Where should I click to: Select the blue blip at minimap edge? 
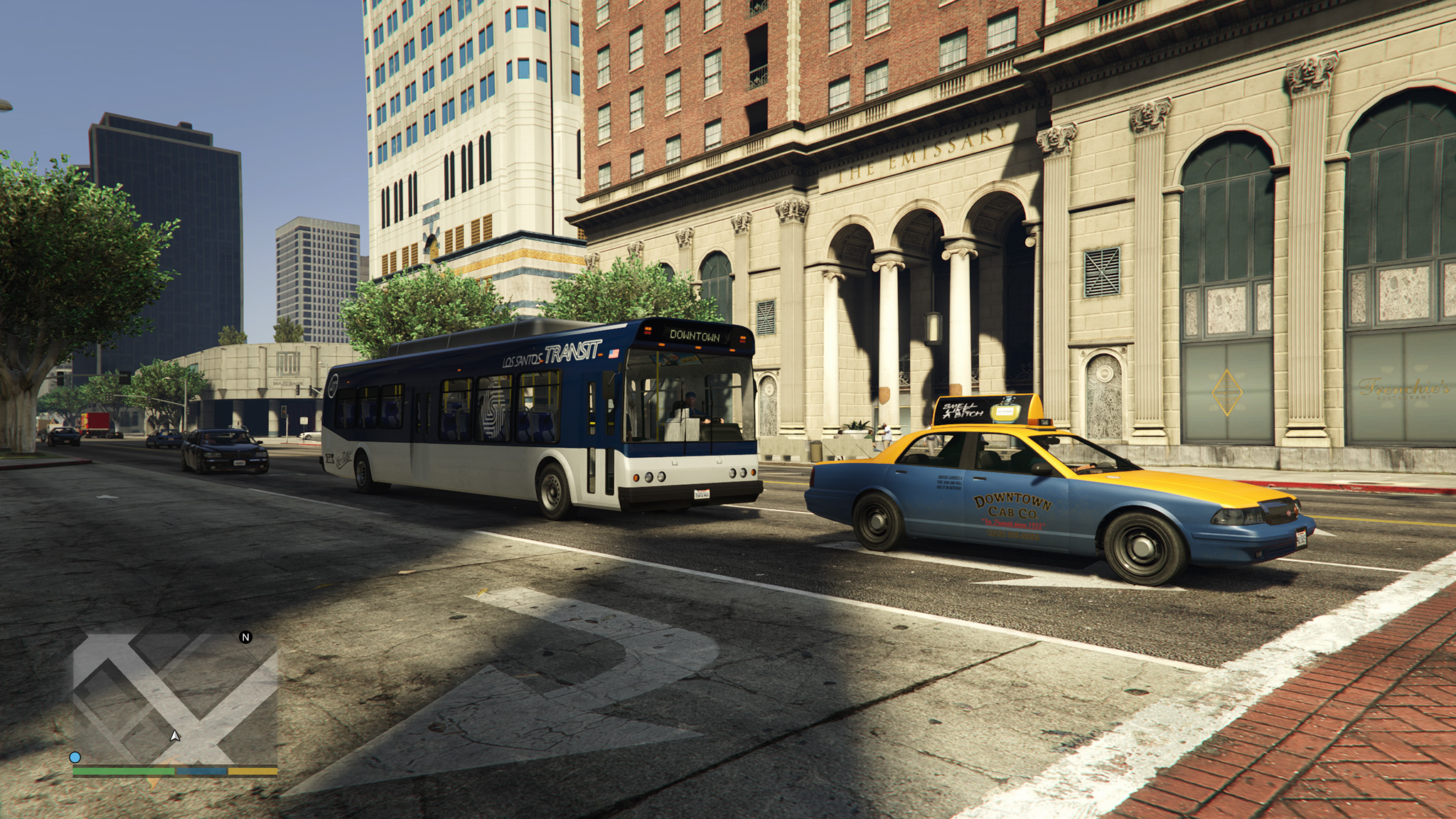(75, 758)
